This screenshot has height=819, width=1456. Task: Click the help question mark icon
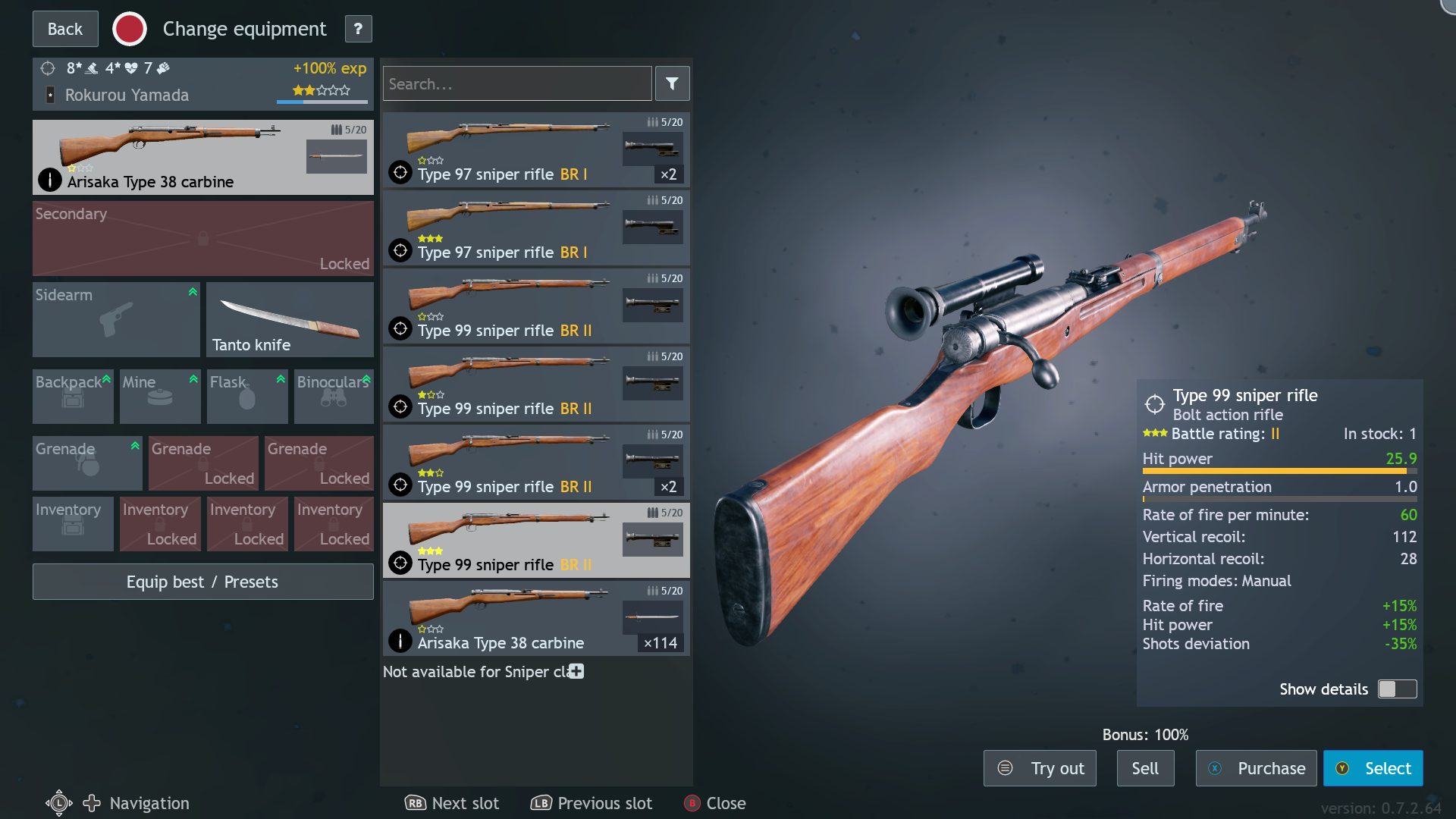pyautogui.click(x=357, y=28)
